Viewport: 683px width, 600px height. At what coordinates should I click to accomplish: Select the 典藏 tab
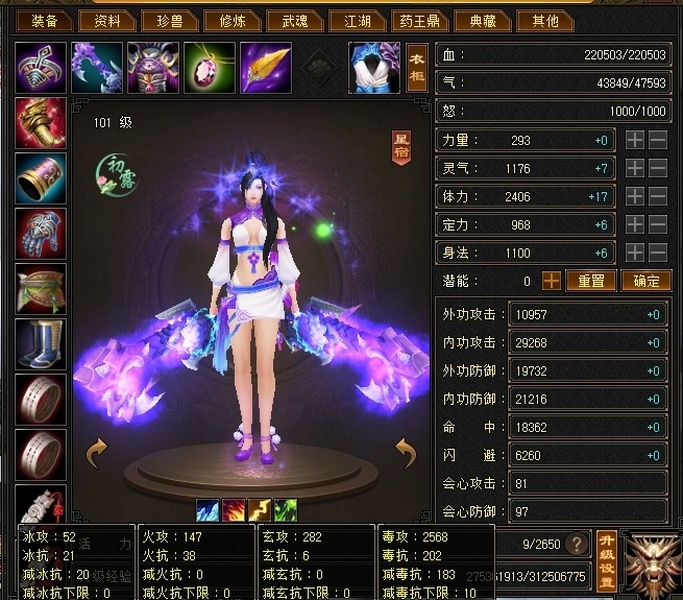point(481,20)
